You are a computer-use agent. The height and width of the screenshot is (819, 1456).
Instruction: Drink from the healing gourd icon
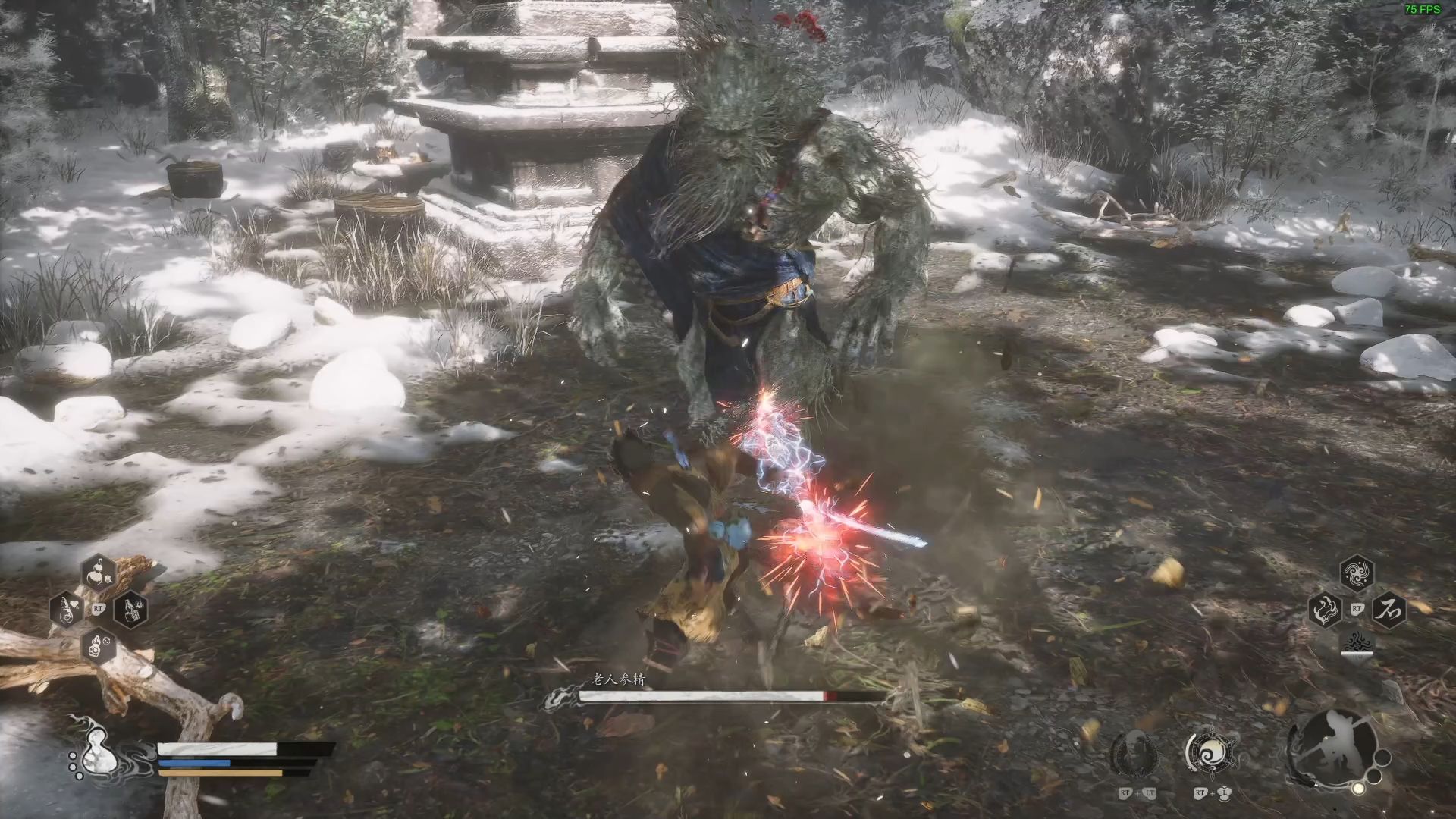97,753
